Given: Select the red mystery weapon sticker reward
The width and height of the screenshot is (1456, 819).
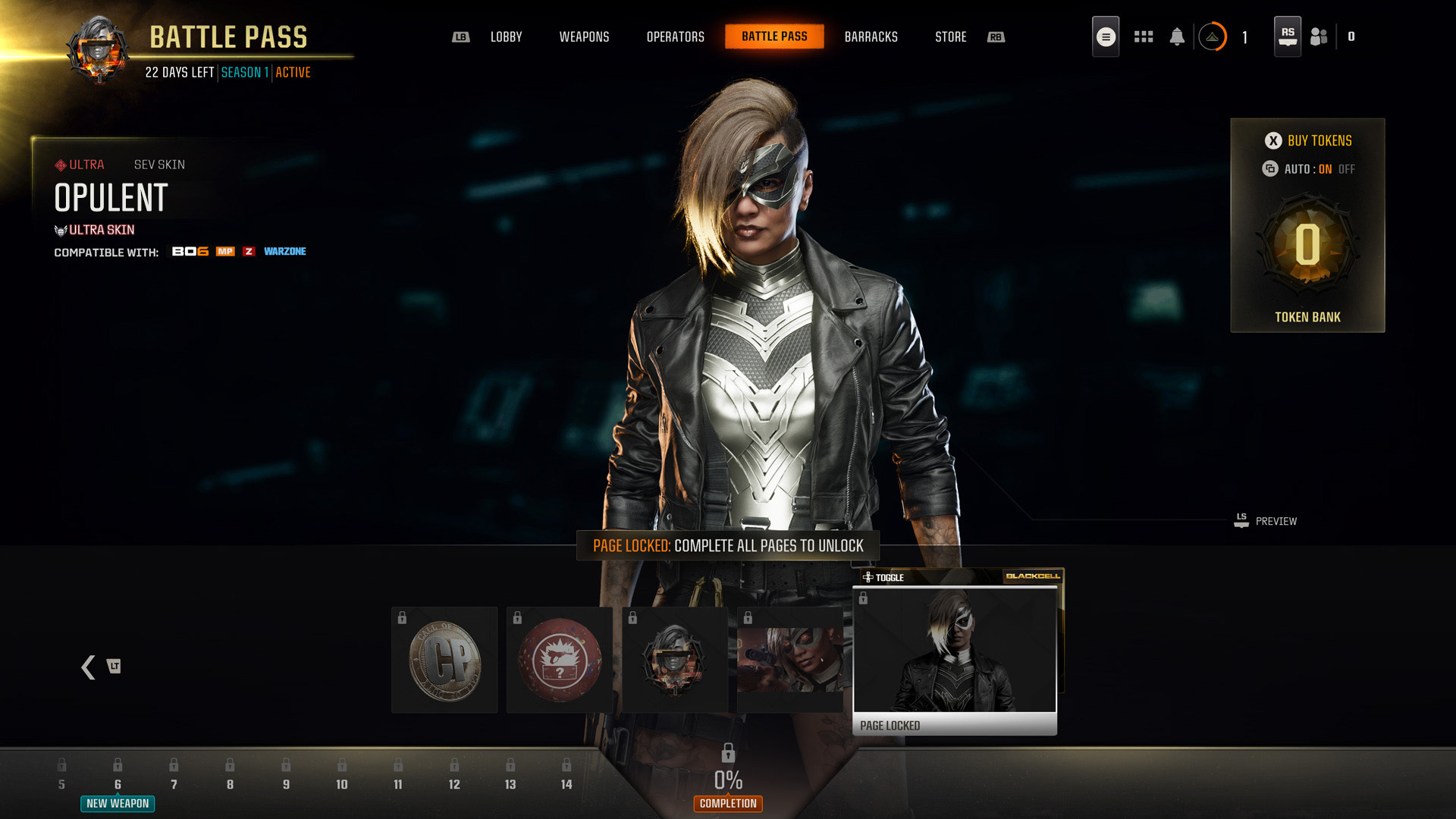Looking at the screenshot, I should point(560,660).
